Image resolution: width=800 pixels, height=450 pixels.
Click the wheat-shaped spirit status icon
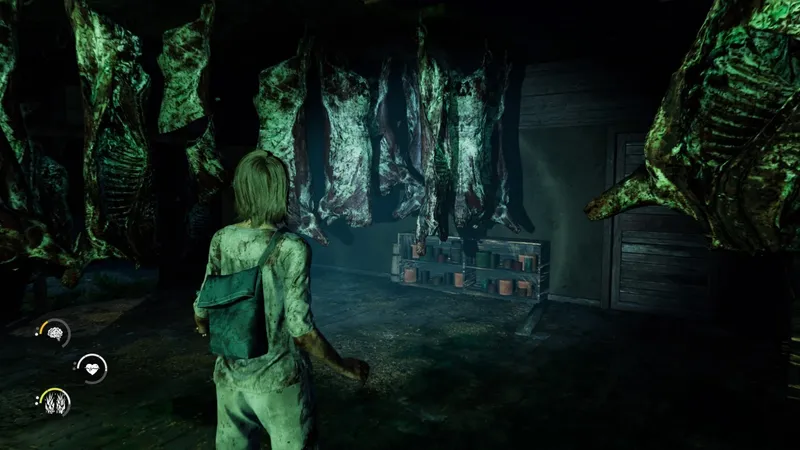(x=54, y=402)
